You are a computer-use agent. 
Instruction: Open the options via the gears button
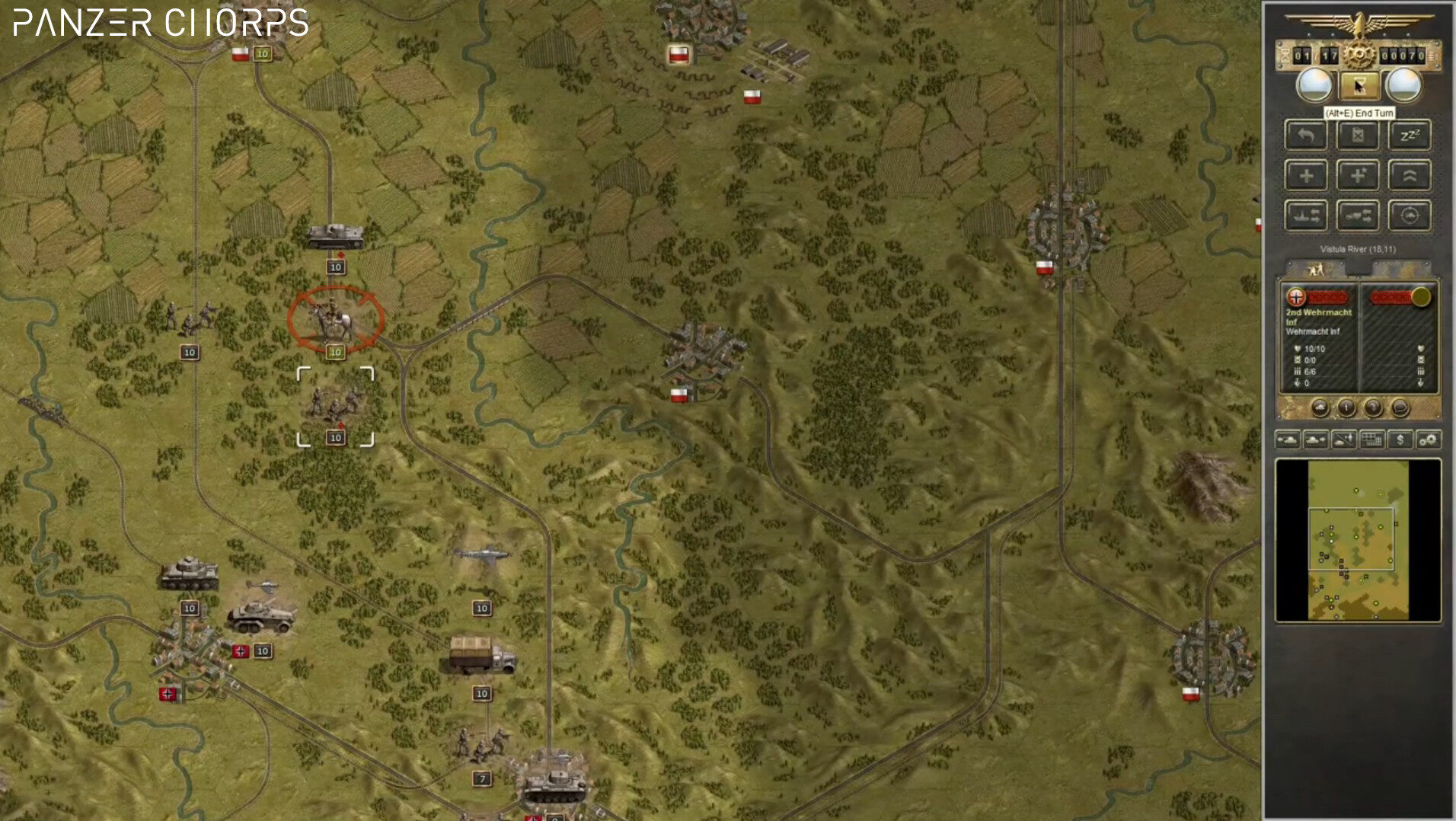(1428, 440)
